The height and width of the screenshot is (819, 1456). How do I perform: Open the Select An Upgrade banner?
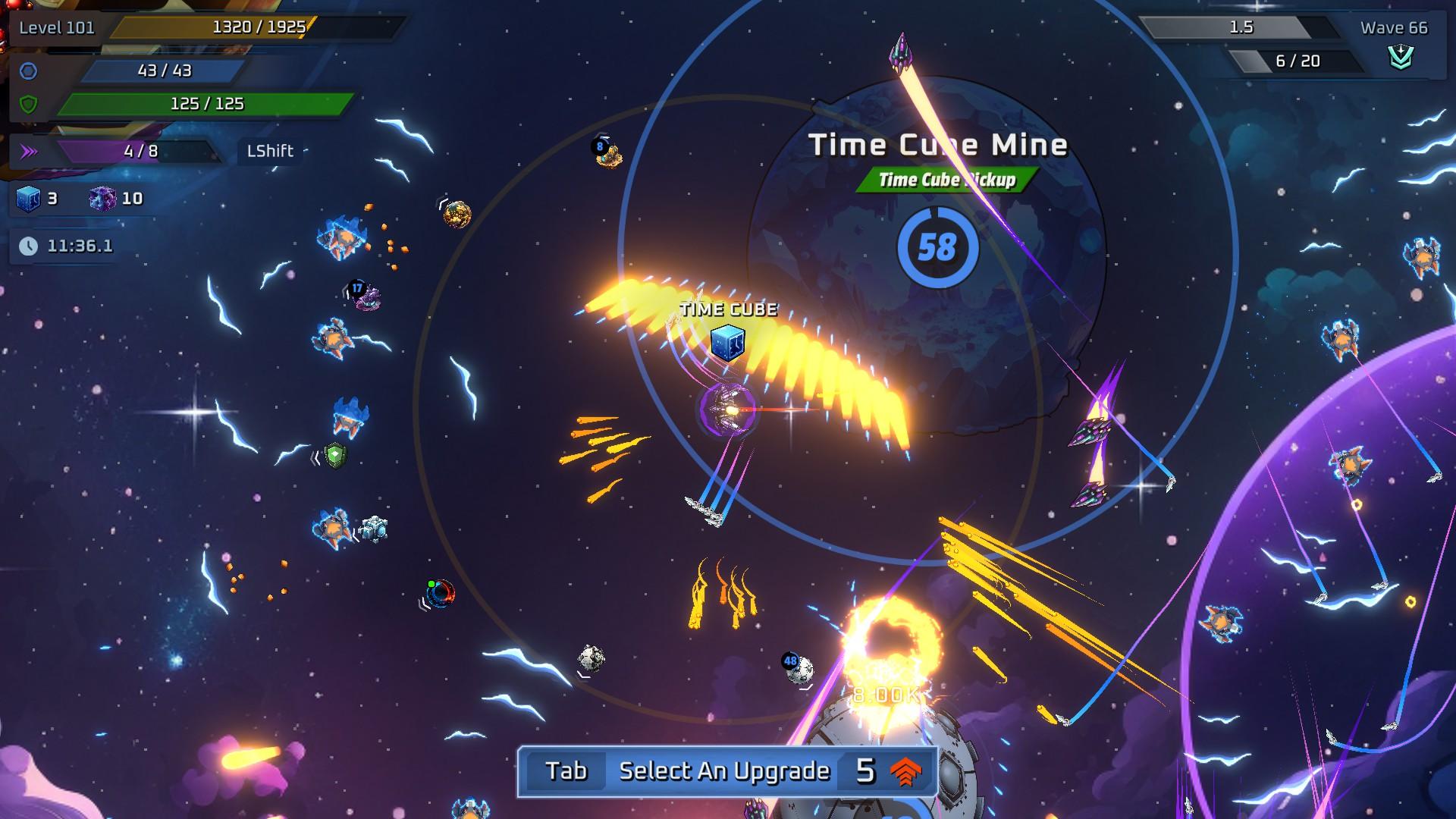(726, 771)
